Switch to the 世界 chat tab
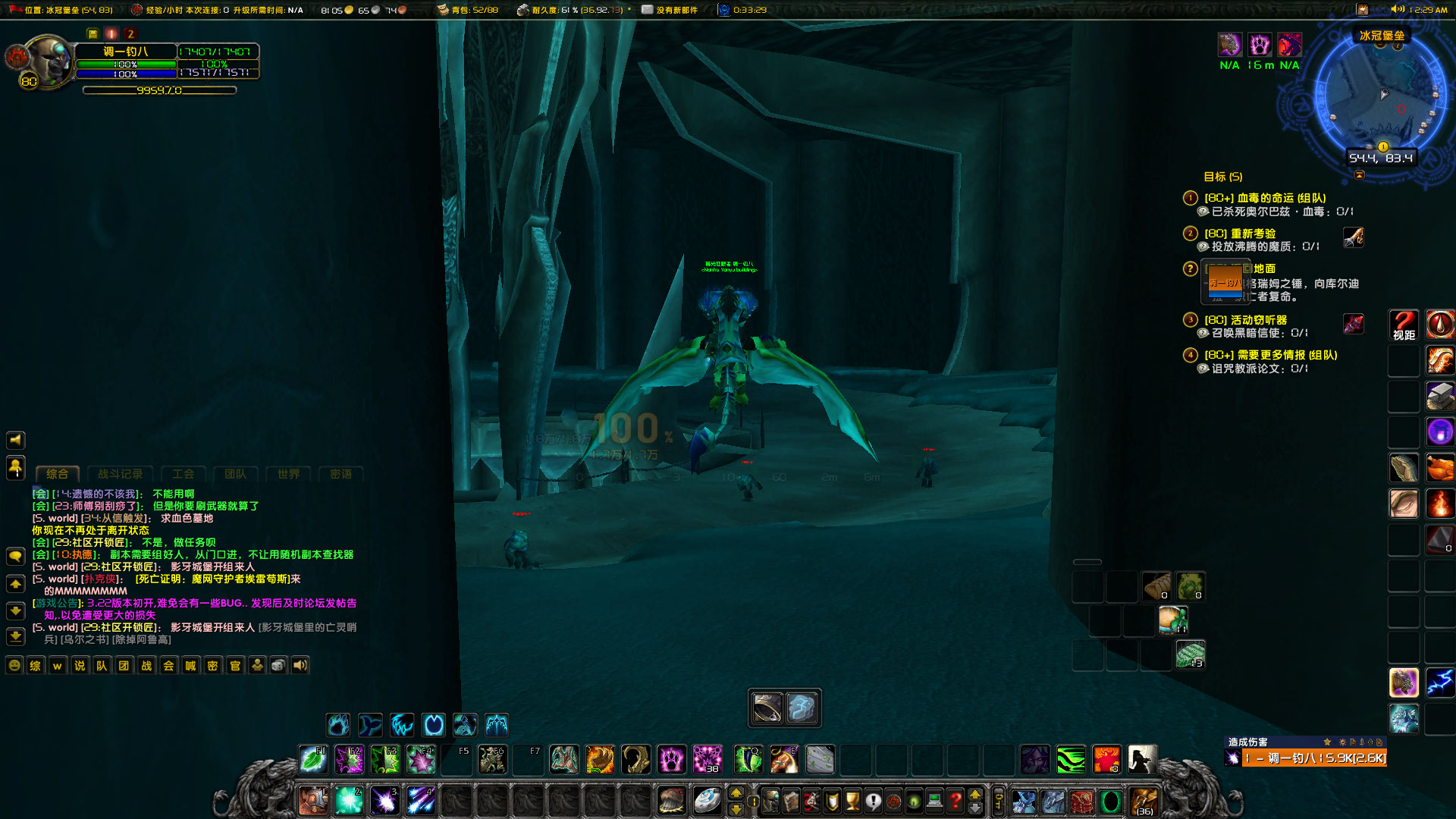 (x=287, y=473)
